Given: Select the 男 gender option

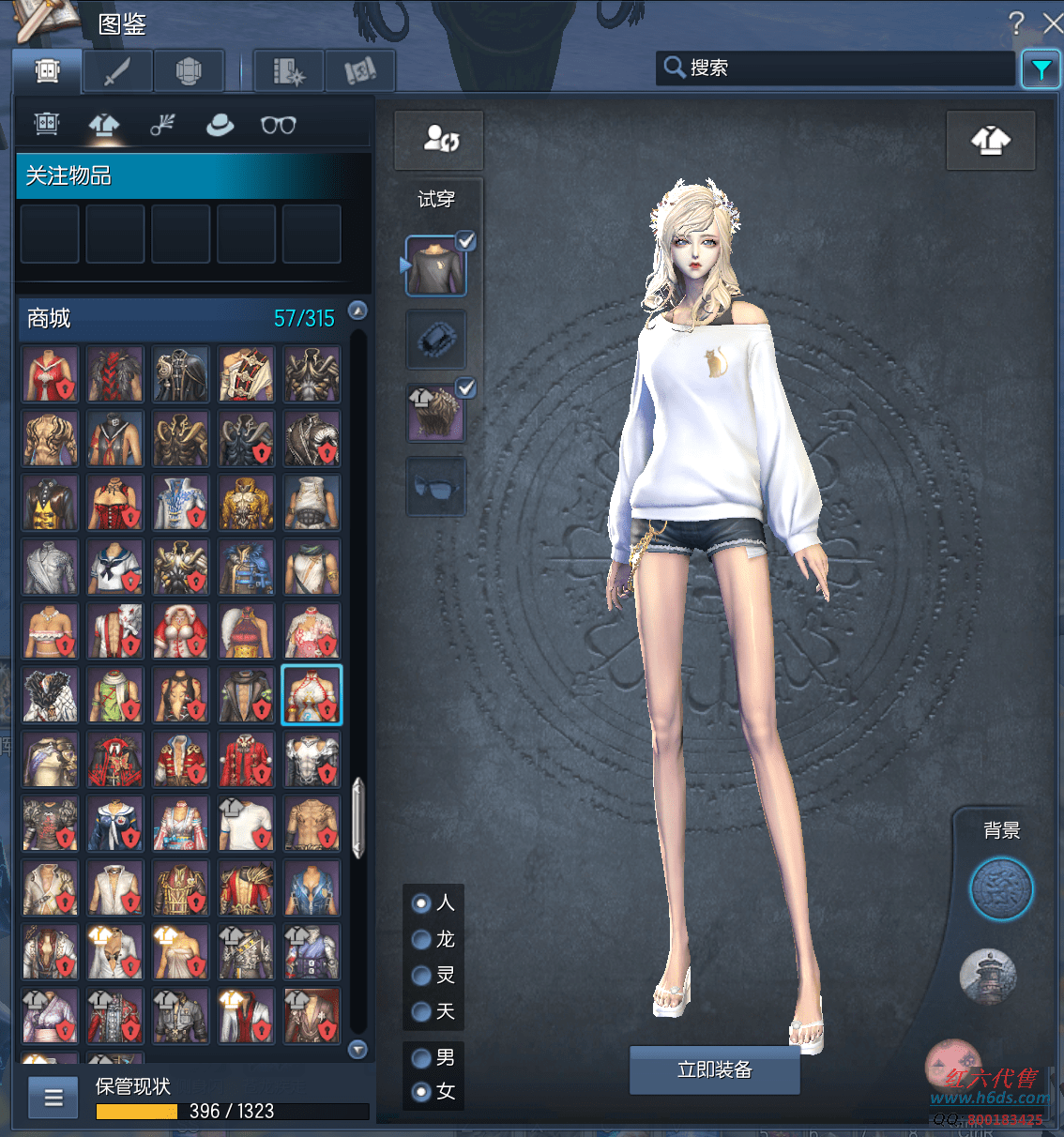Looking at the screenshot, I should (422, 1058).
